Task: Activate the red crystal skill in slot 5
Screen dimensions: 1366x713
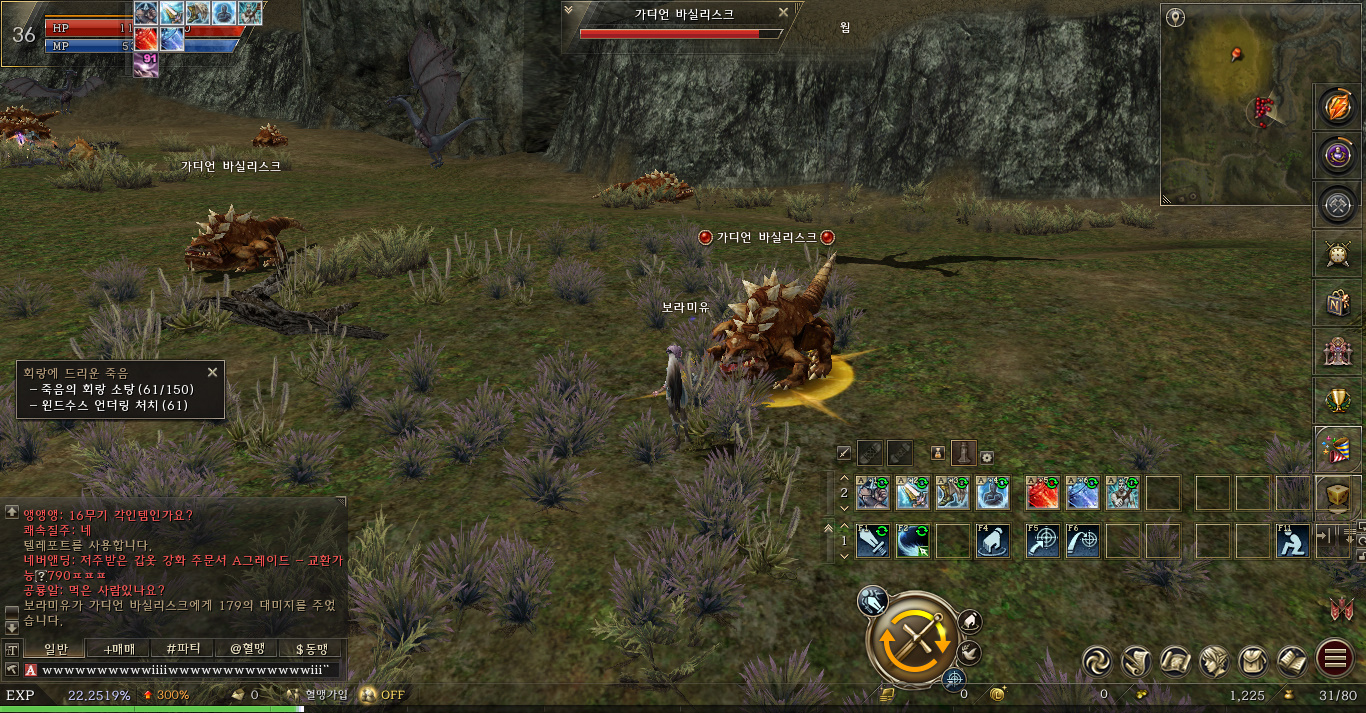Action: [1043, 493]
